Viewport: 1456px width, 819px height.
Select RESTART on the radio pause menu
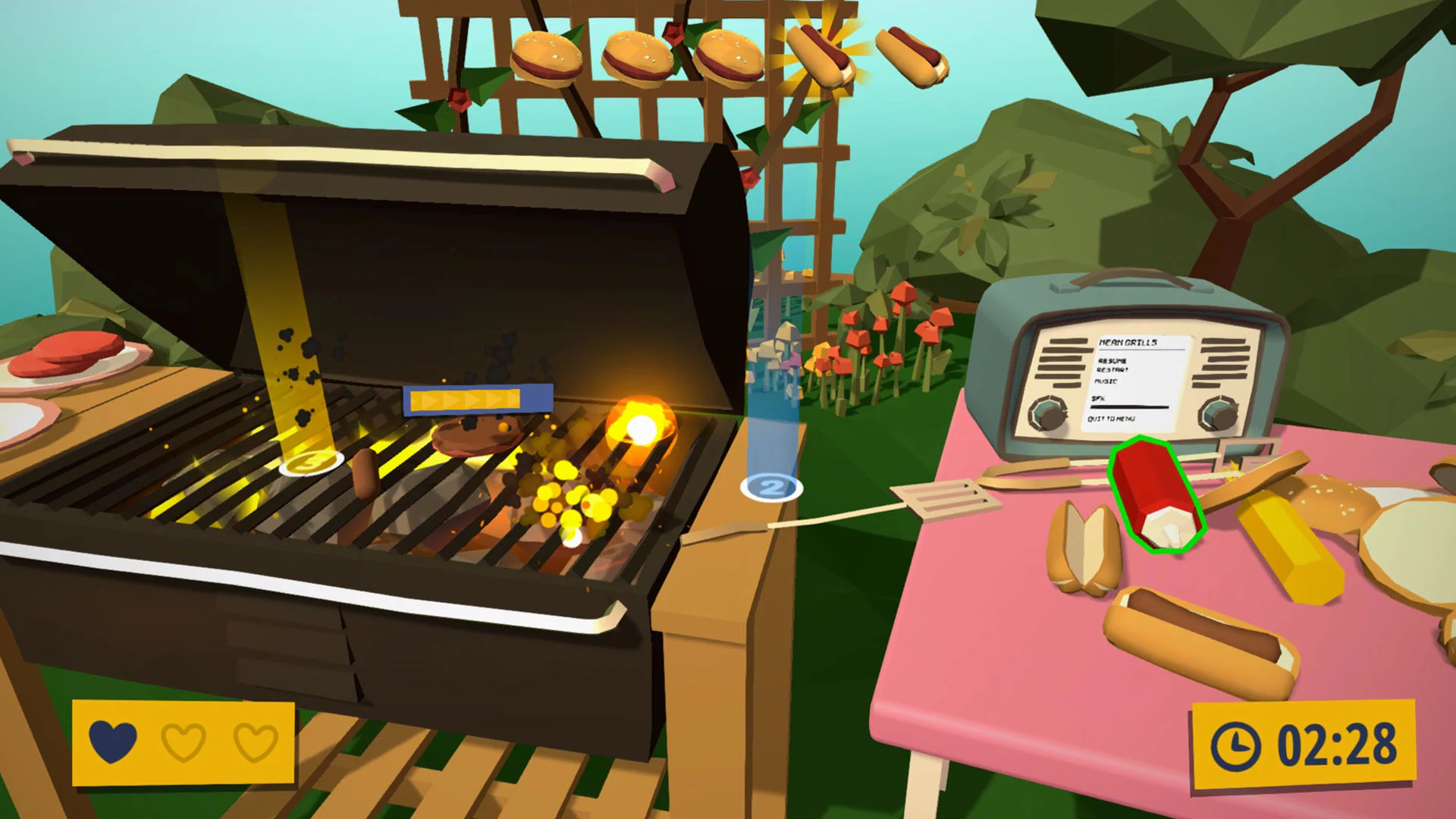pyautogui.click(x=1112, y=369)
